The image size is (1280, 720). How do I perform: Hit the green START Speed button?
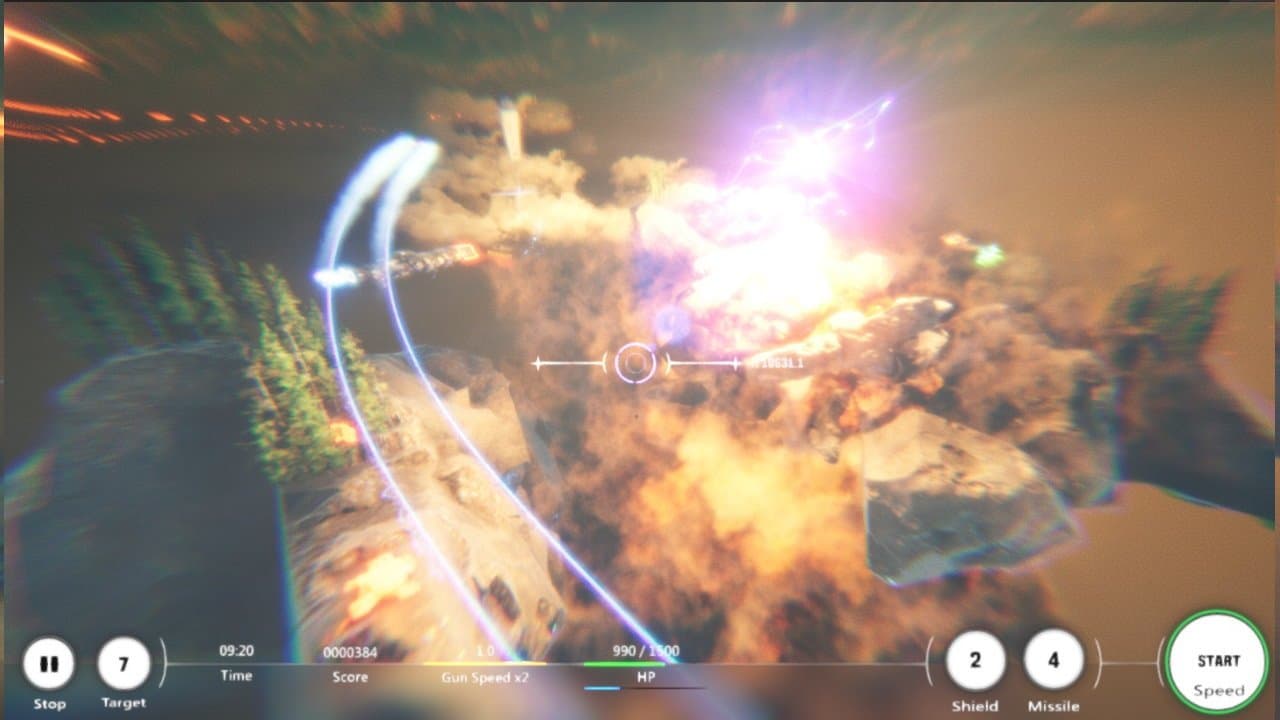tap(1218, 662)
